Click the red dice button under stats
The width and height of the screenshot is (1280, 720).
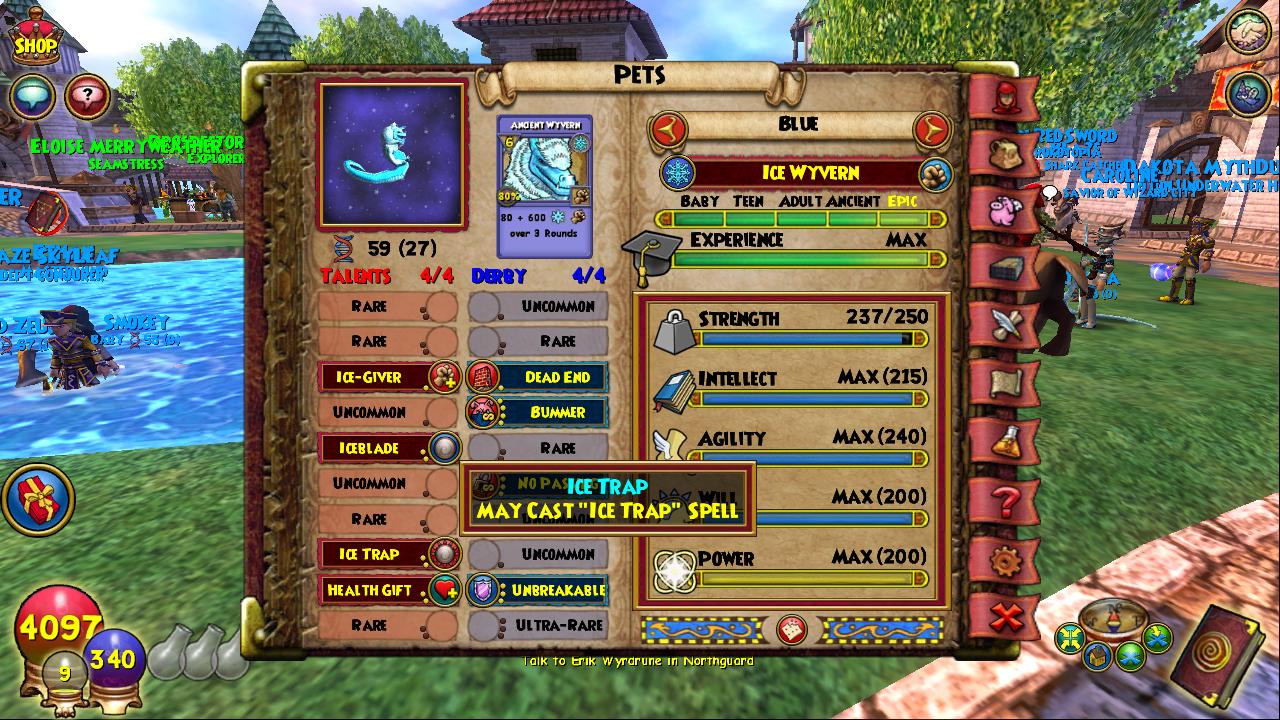point(792,630)
